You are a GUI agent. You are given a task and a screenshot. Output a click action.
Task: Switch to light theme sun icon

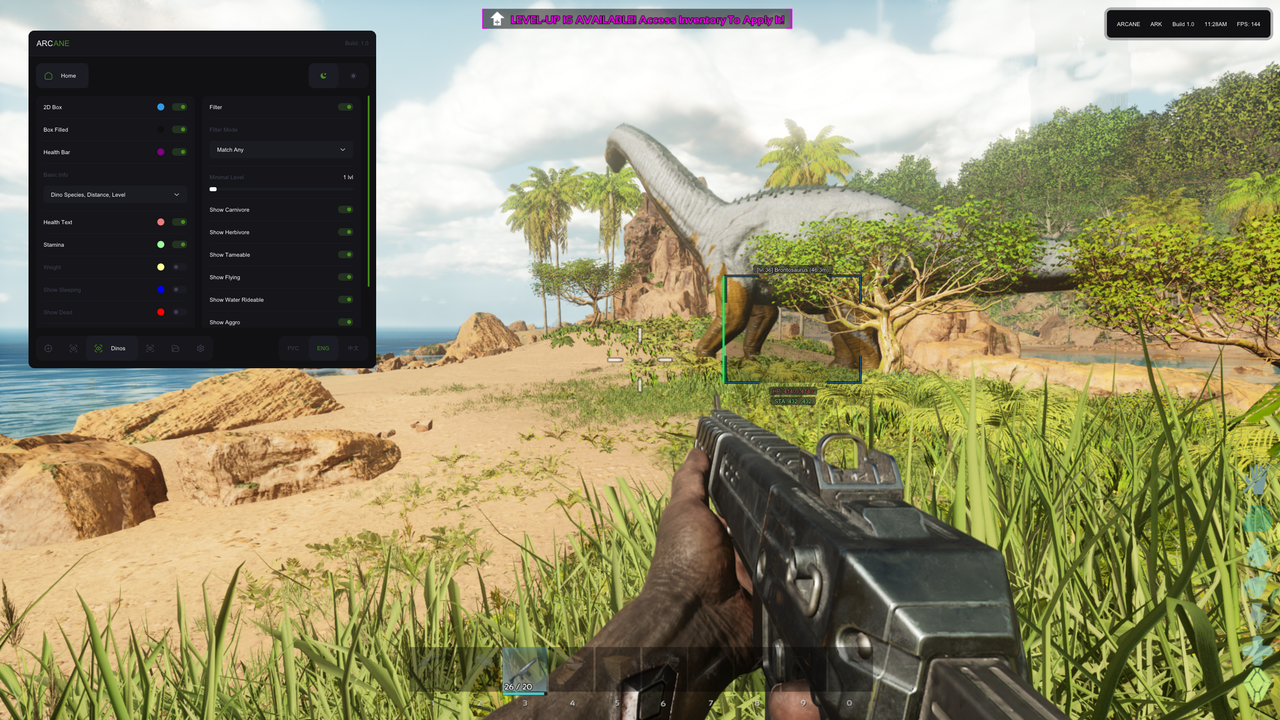click(x=353, y=75)
